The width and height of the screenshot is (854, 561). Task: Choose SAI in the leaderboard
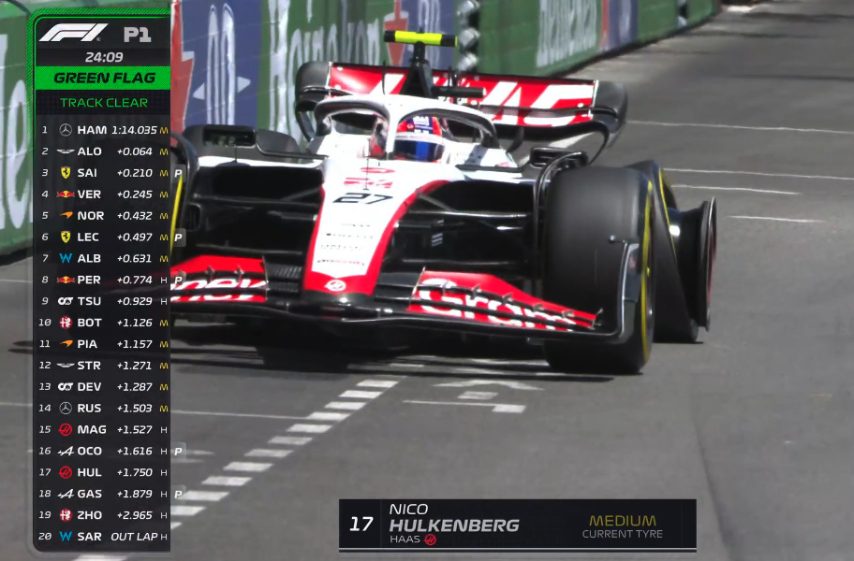click(x=102, y=173)
